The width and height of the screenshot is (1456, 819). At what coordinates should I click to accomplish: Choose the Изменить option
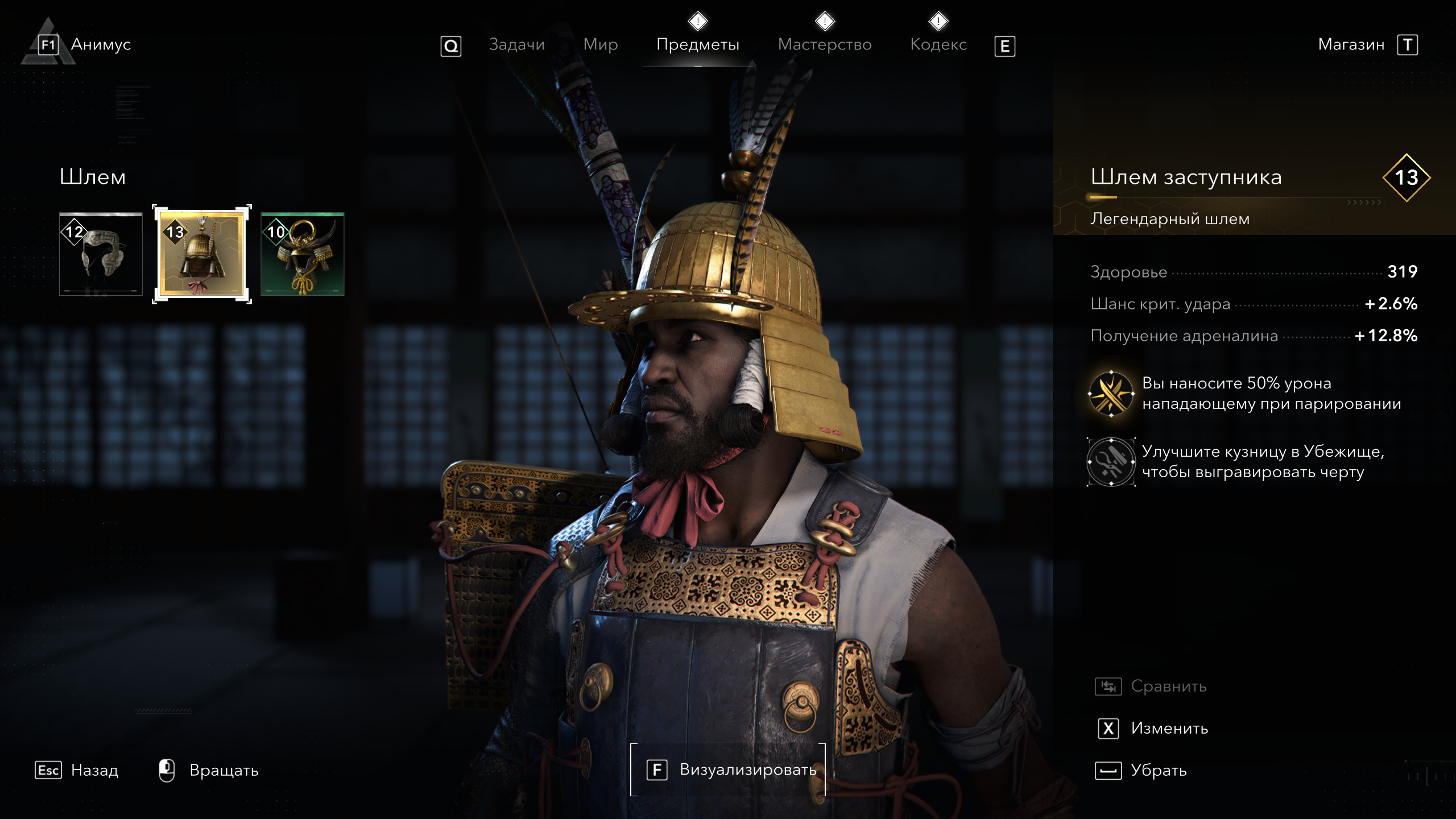click(x=1168, y=729)
